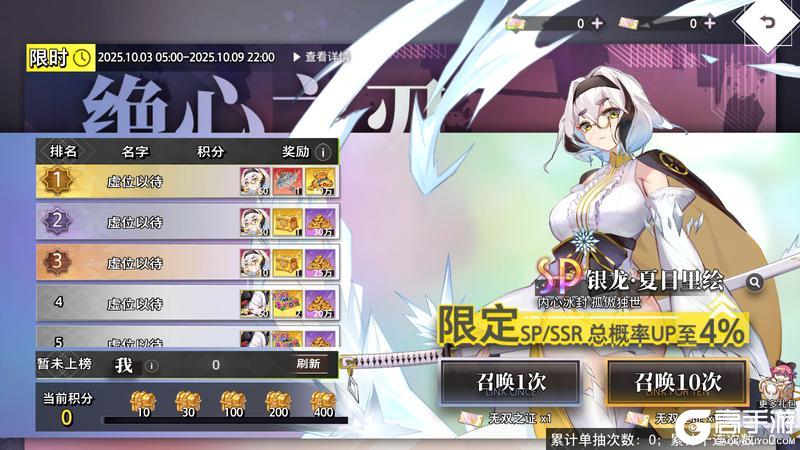Refresh the ranking with 刷新

(308, 364)
